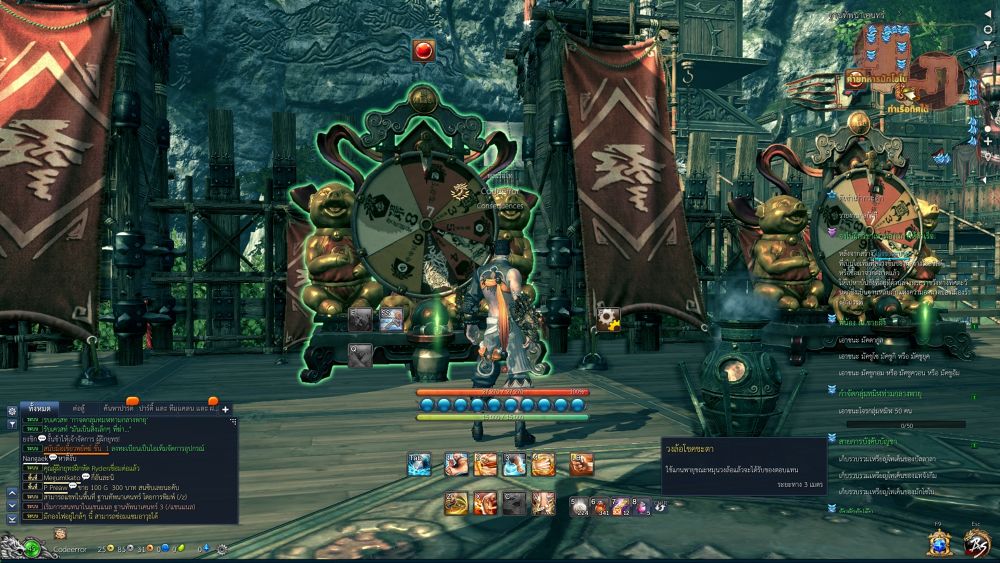Use the potion in hotbar slot 6
The width and height of the screenshot is (1000, 563).
(x=600, y=505)
